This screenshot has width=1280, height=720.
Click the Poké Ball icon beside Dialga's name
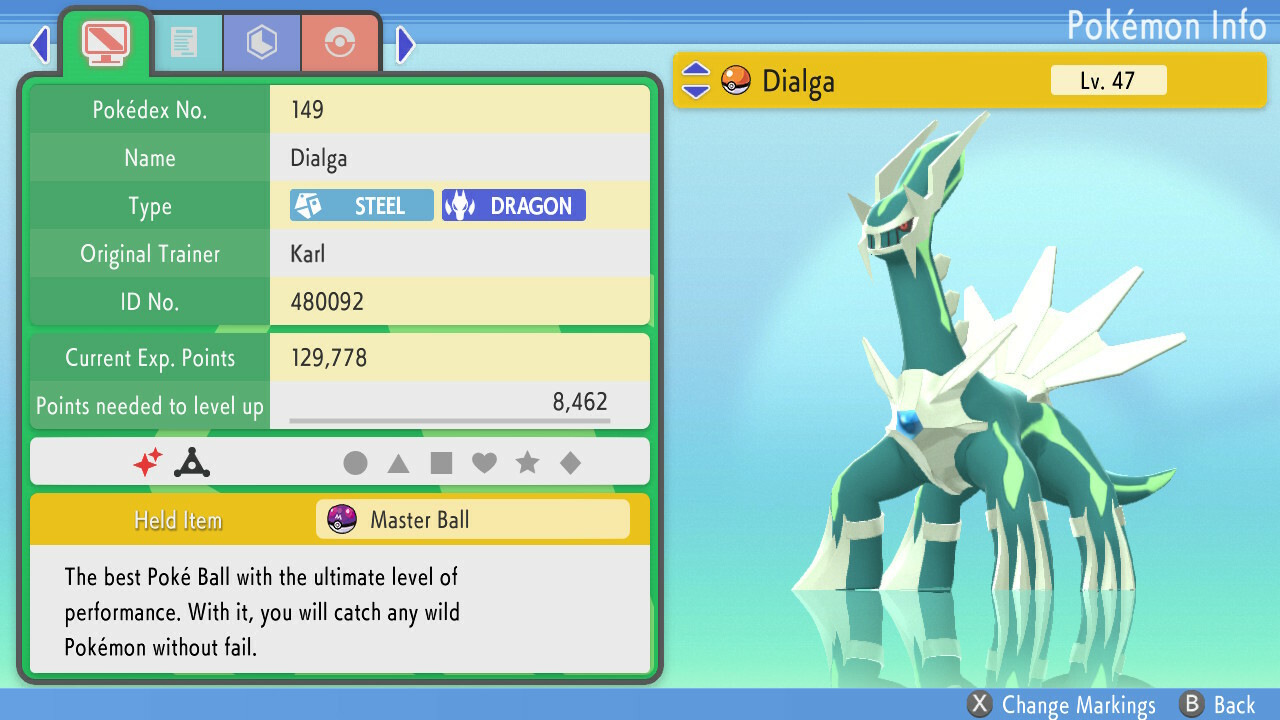(x=735, y=81)
